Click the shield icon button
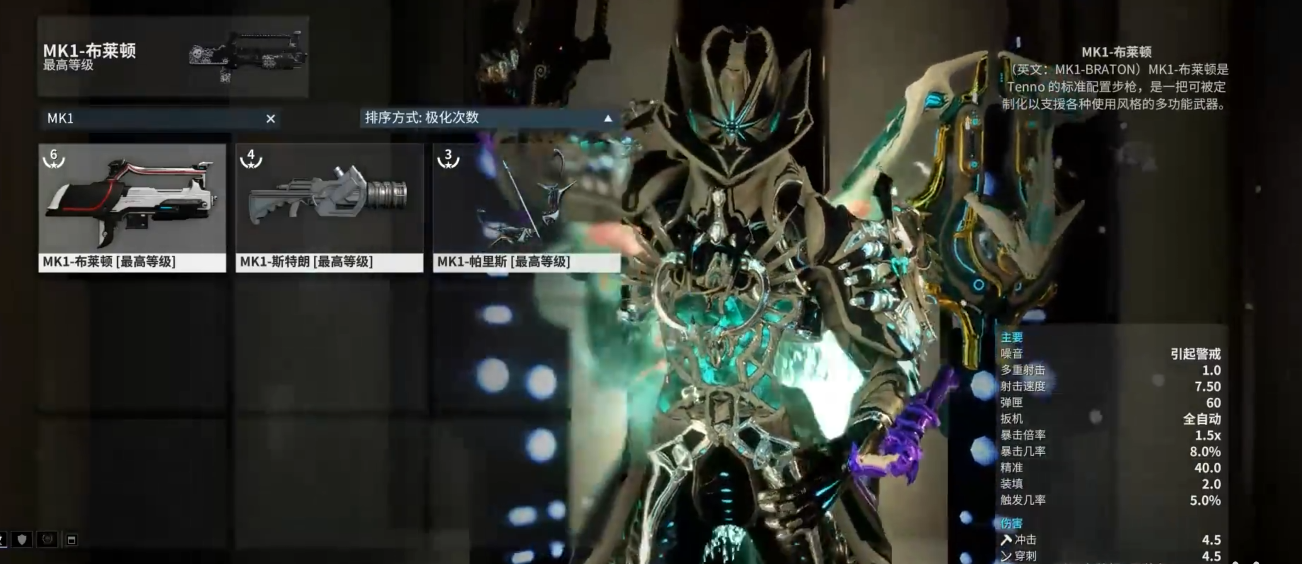Viewport: 1302px width, 564px height. click(22, 540)
